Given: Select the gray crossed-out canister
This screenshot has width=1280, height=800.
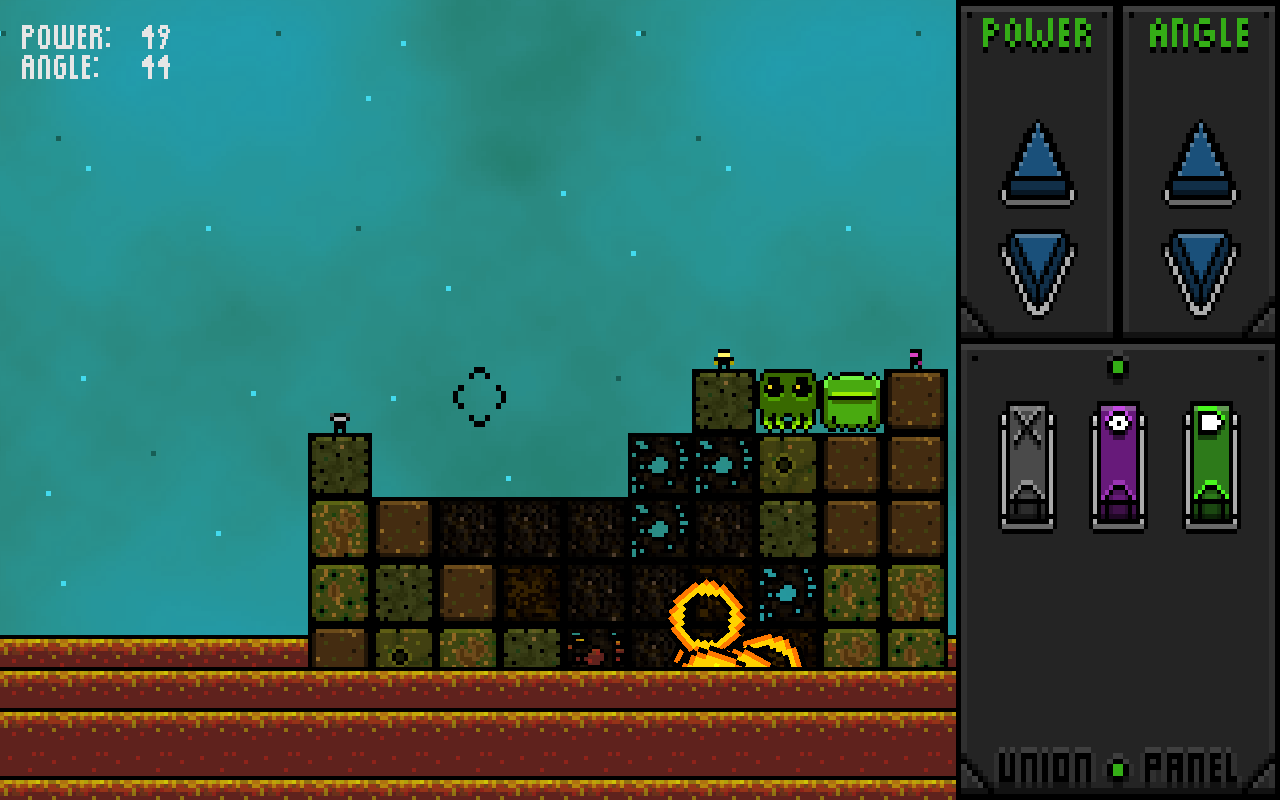Looking at the screenshot, I should point(1027,465).
